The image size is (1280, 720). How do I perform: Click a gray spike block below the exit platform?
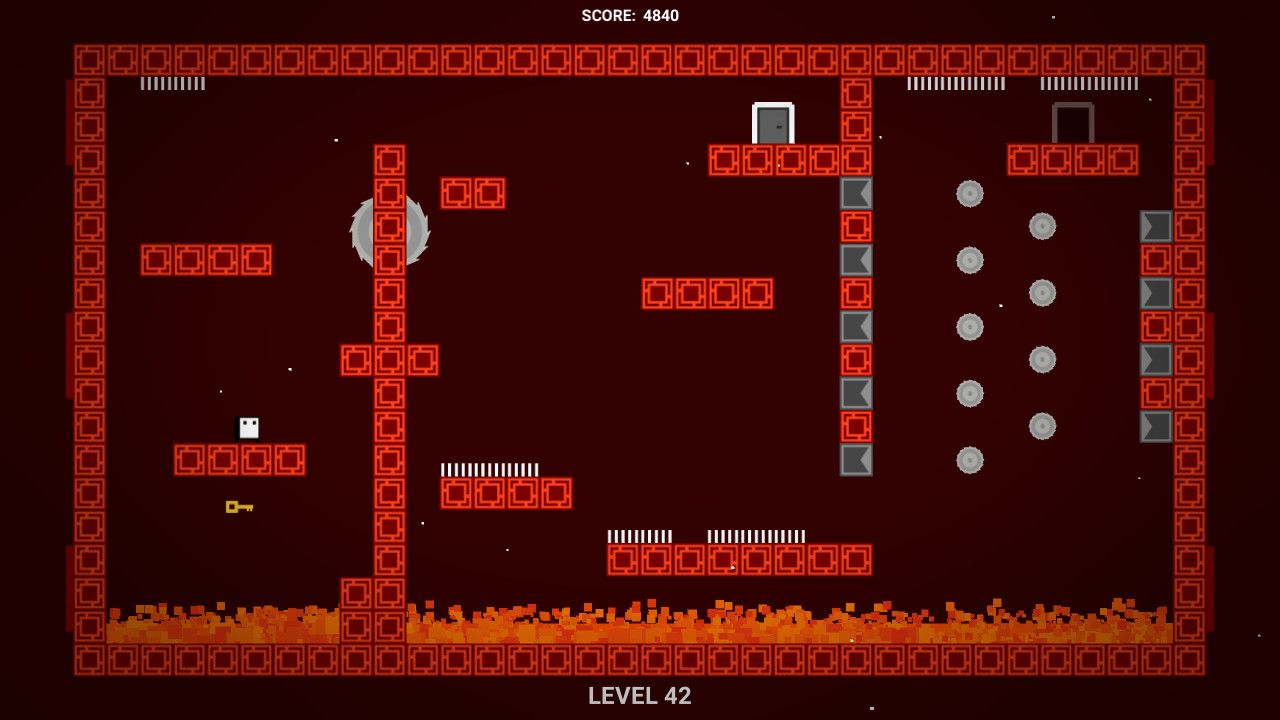tap(855, 193)
